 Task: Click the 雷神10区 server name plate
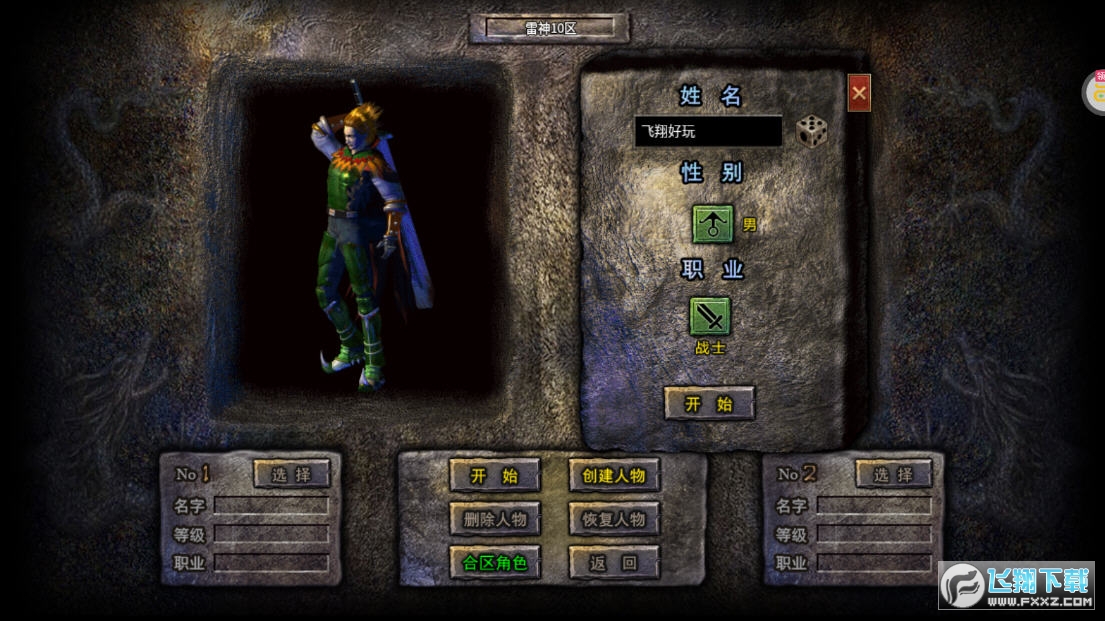coord(550,28)
